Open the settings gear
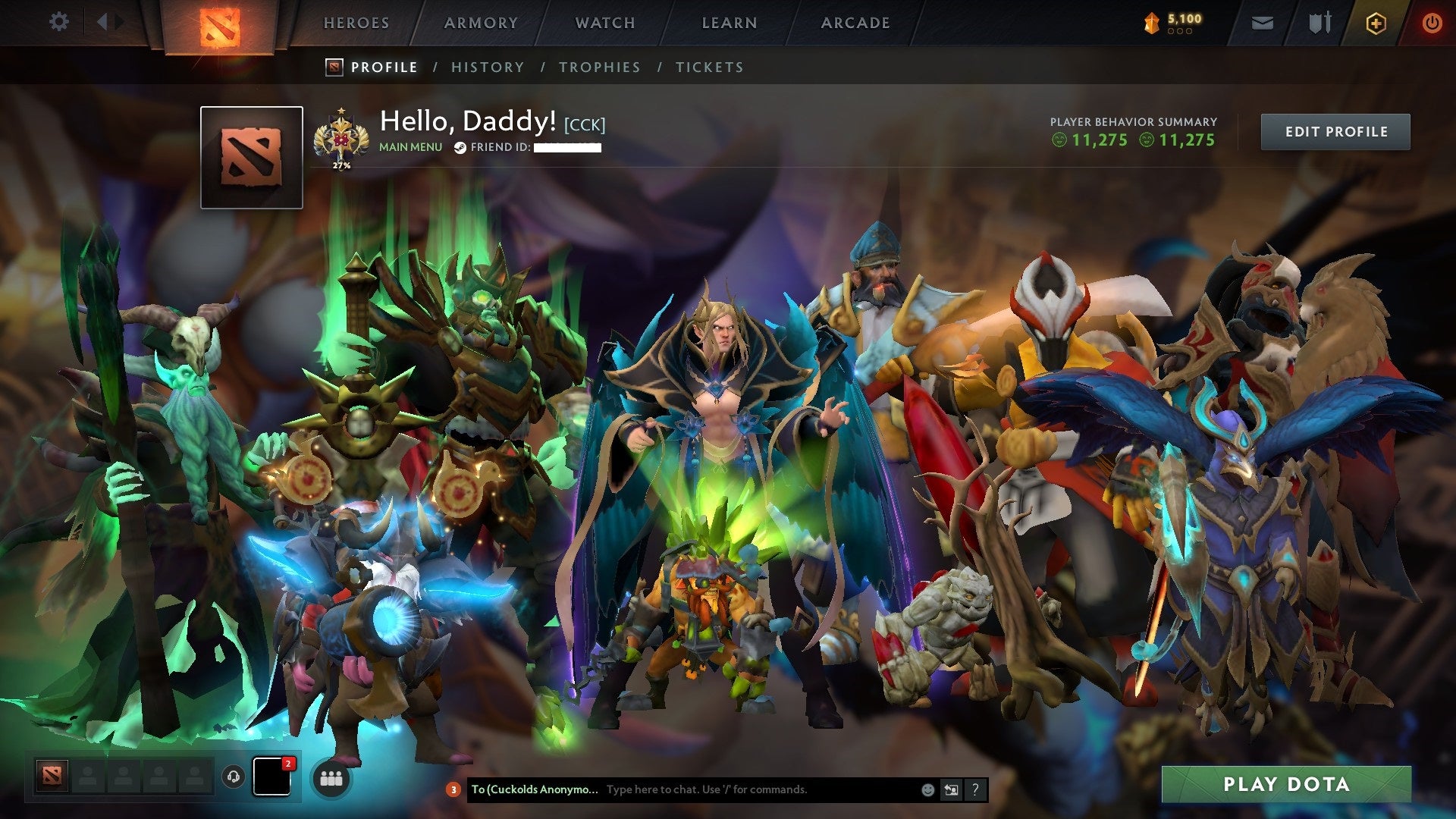This screenshot has width=1456, height=819. [x=59, y=21]
